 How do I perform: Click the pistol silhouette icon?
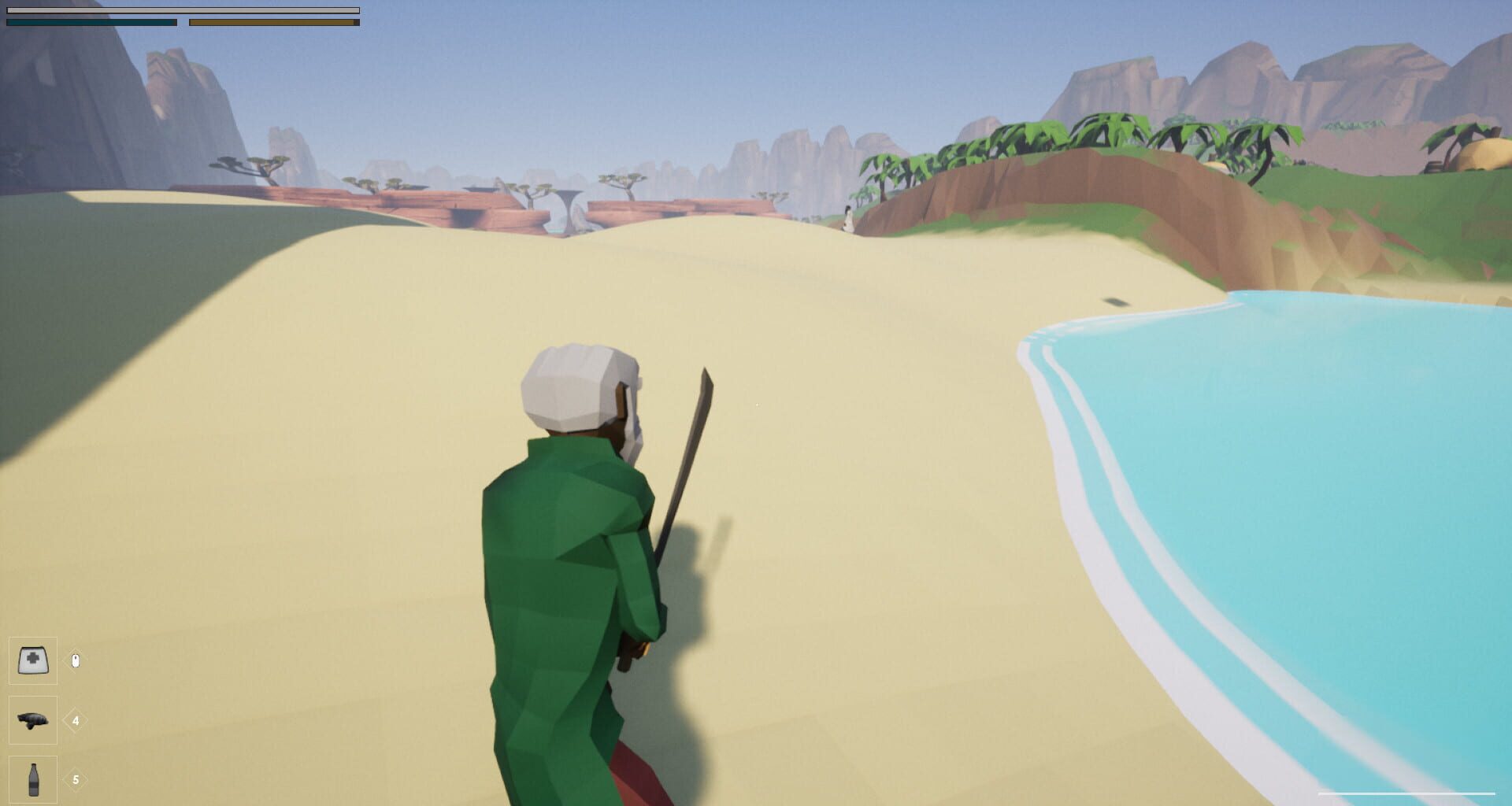[x=32, y=721]
